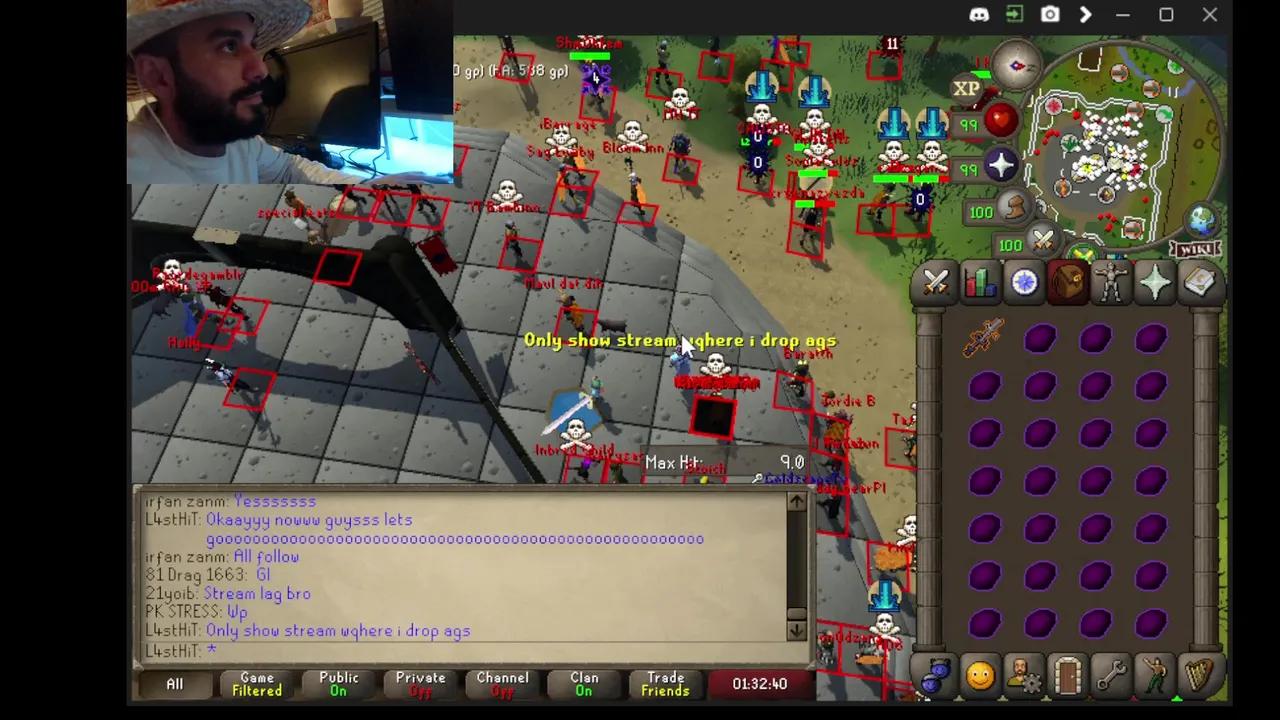
Task: Toggle Clan chat off
Action: point(584,684)
